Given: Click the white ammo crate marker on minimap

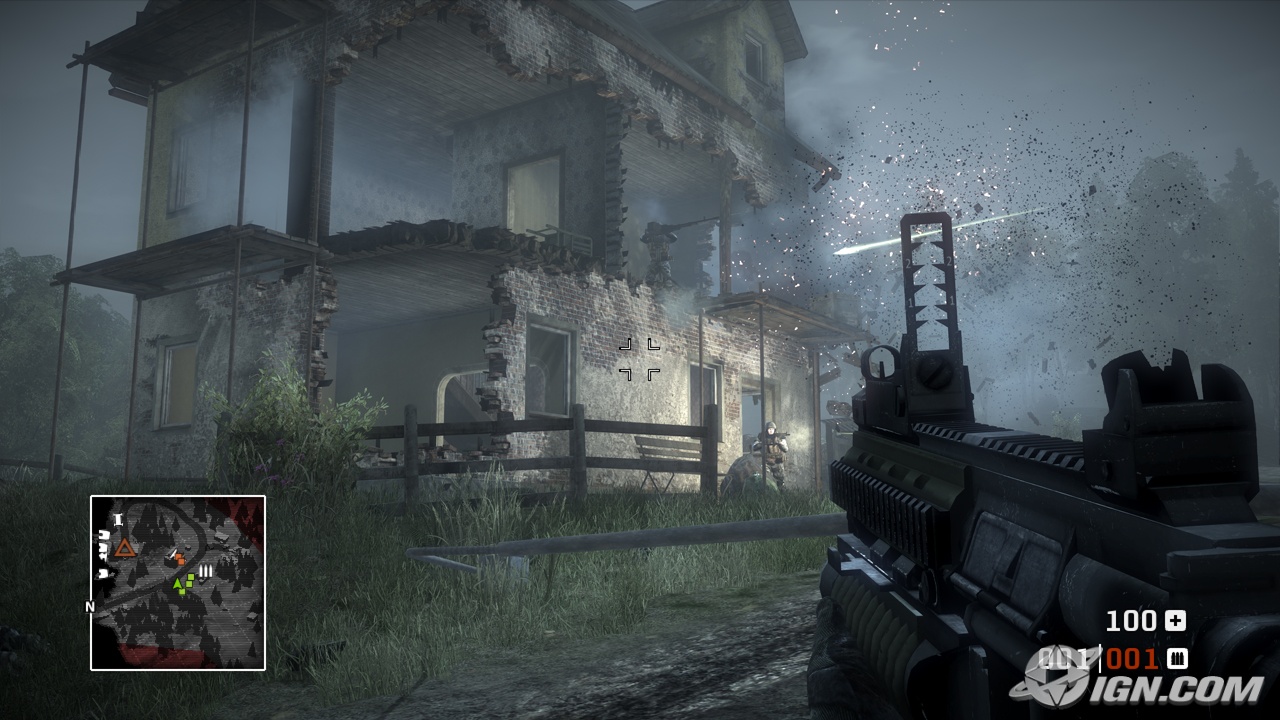Looking at the screenshot, I should (x=206, y=571).
